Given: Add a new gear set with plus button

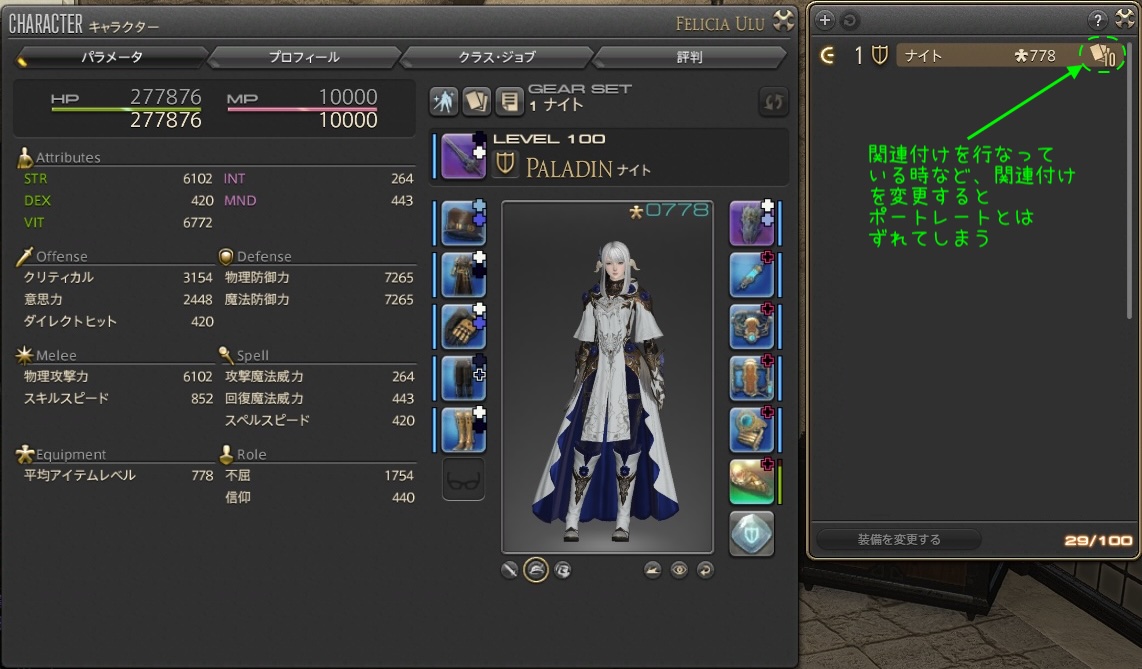Looking at the screenshot, I should click(x=825, y=20).
